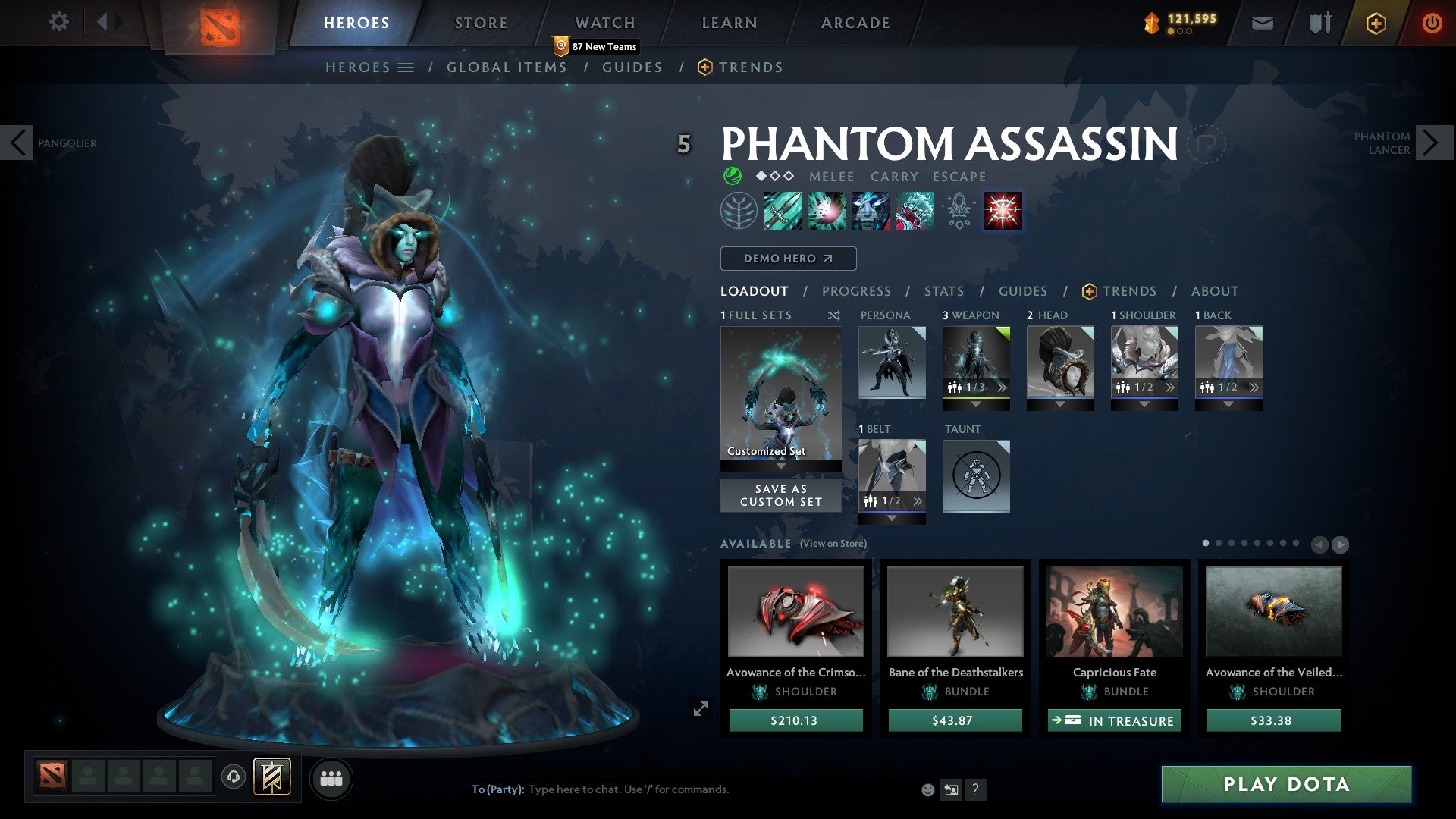Click the gold Dota Plus hexagon icon
1456x819 pixels.
(1375, 24)
